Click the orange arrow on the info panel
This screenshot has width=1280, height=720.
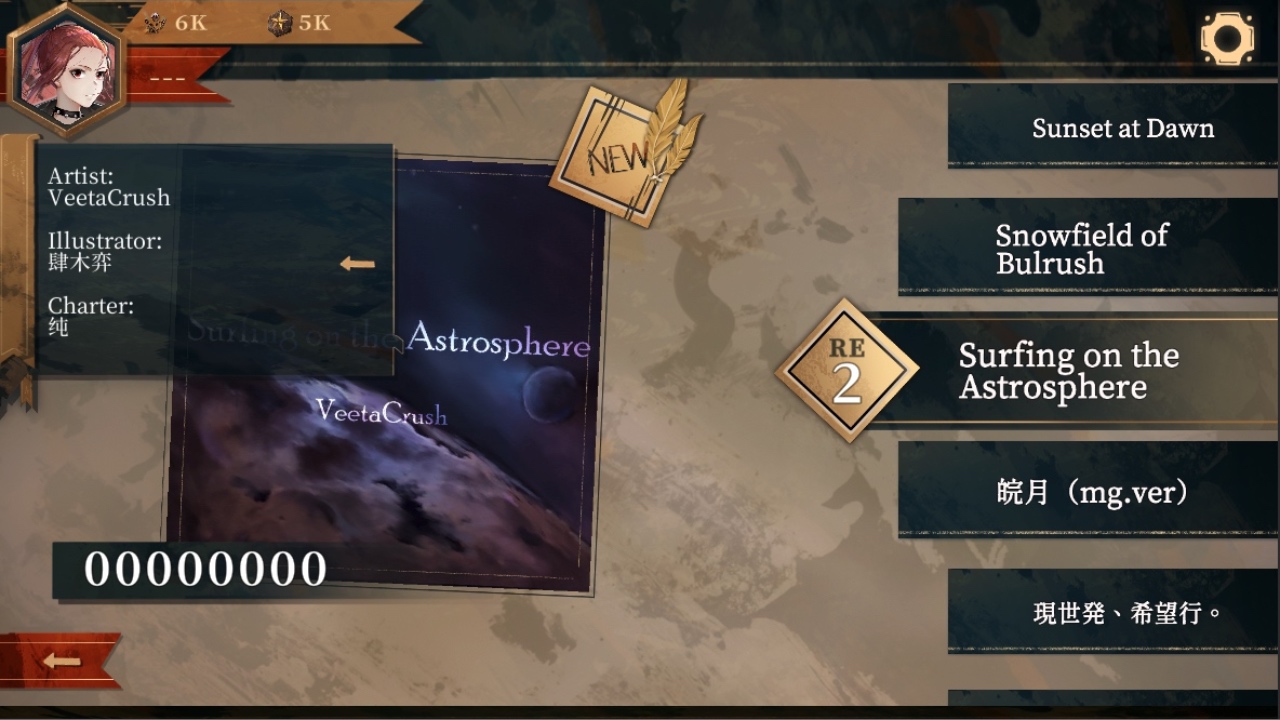(x=355, y=263)
